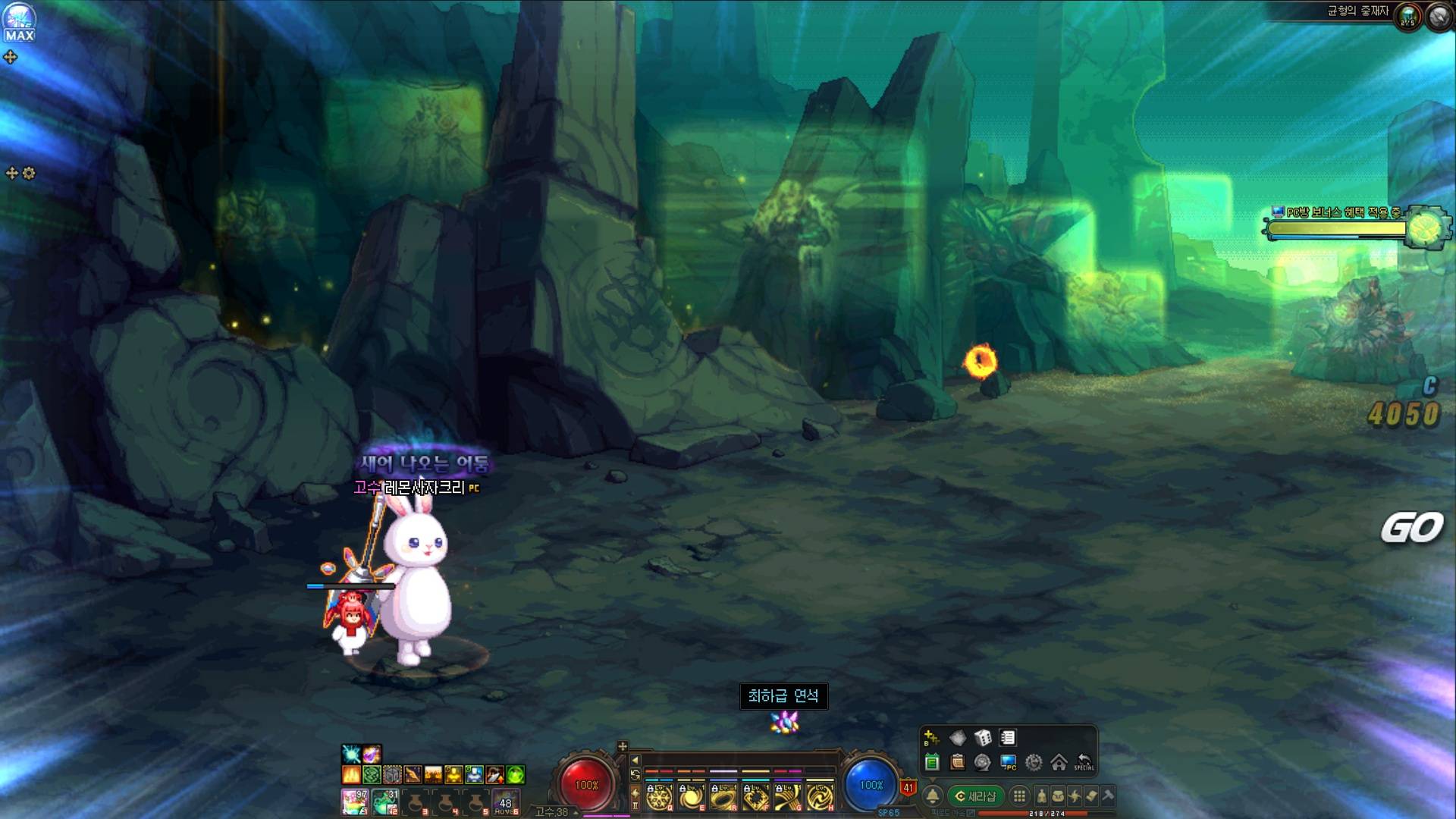This screenshot has height=819, width=1456.
Task: Open the grid menu button
Action: [x=1019, y=796]
